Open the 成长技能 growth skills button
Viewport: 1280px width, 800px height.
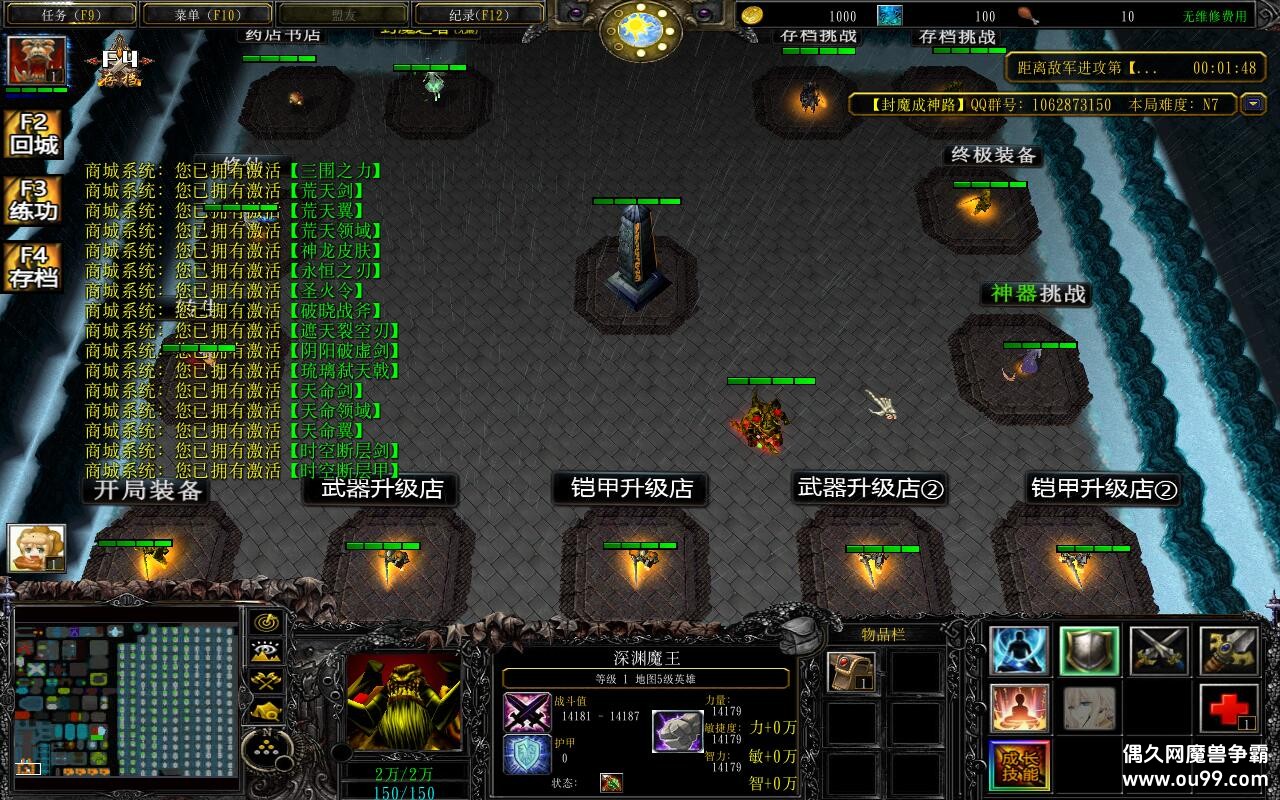tap(1019, 767)
